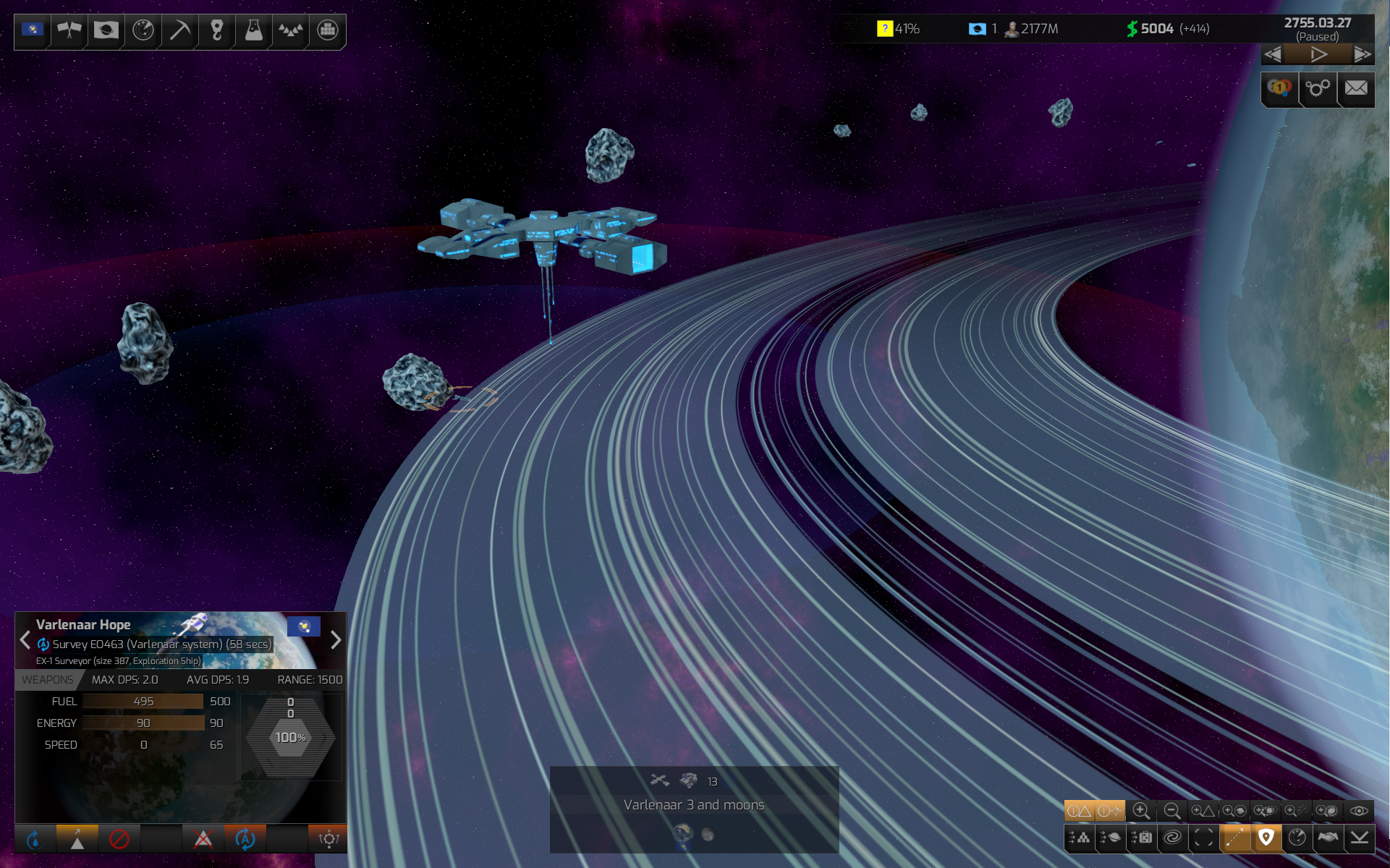Open the research flask screen
The image size is (1390, 868).
click(x=253, y=30)
